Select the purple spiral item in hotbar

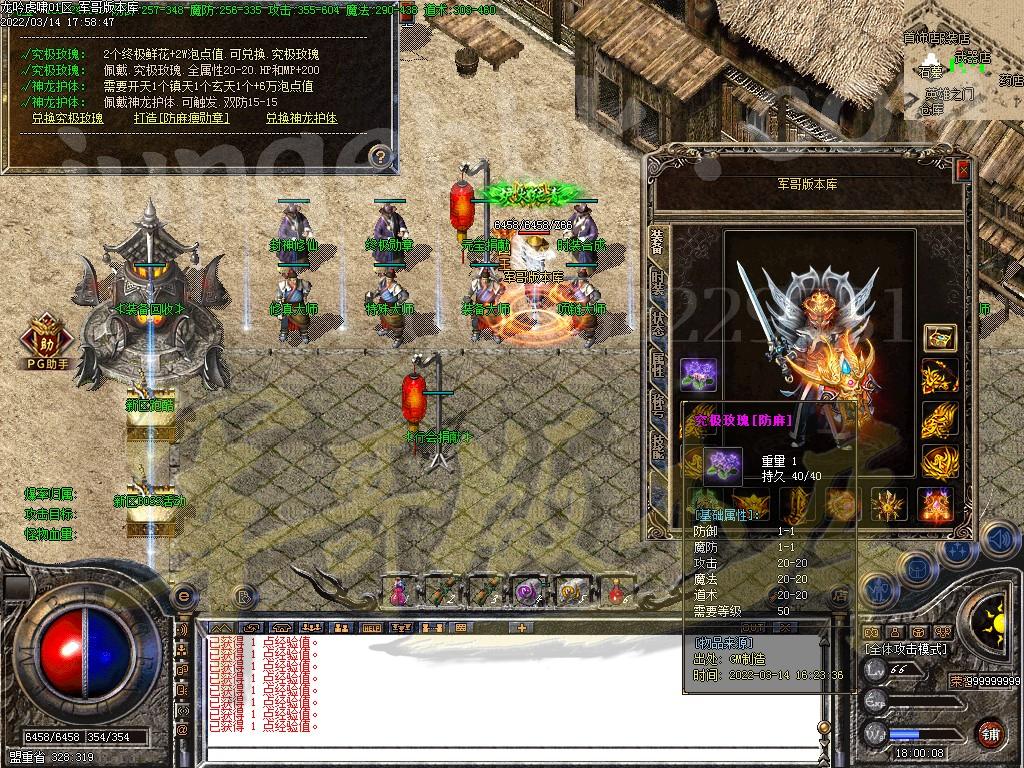click(527, 591)
